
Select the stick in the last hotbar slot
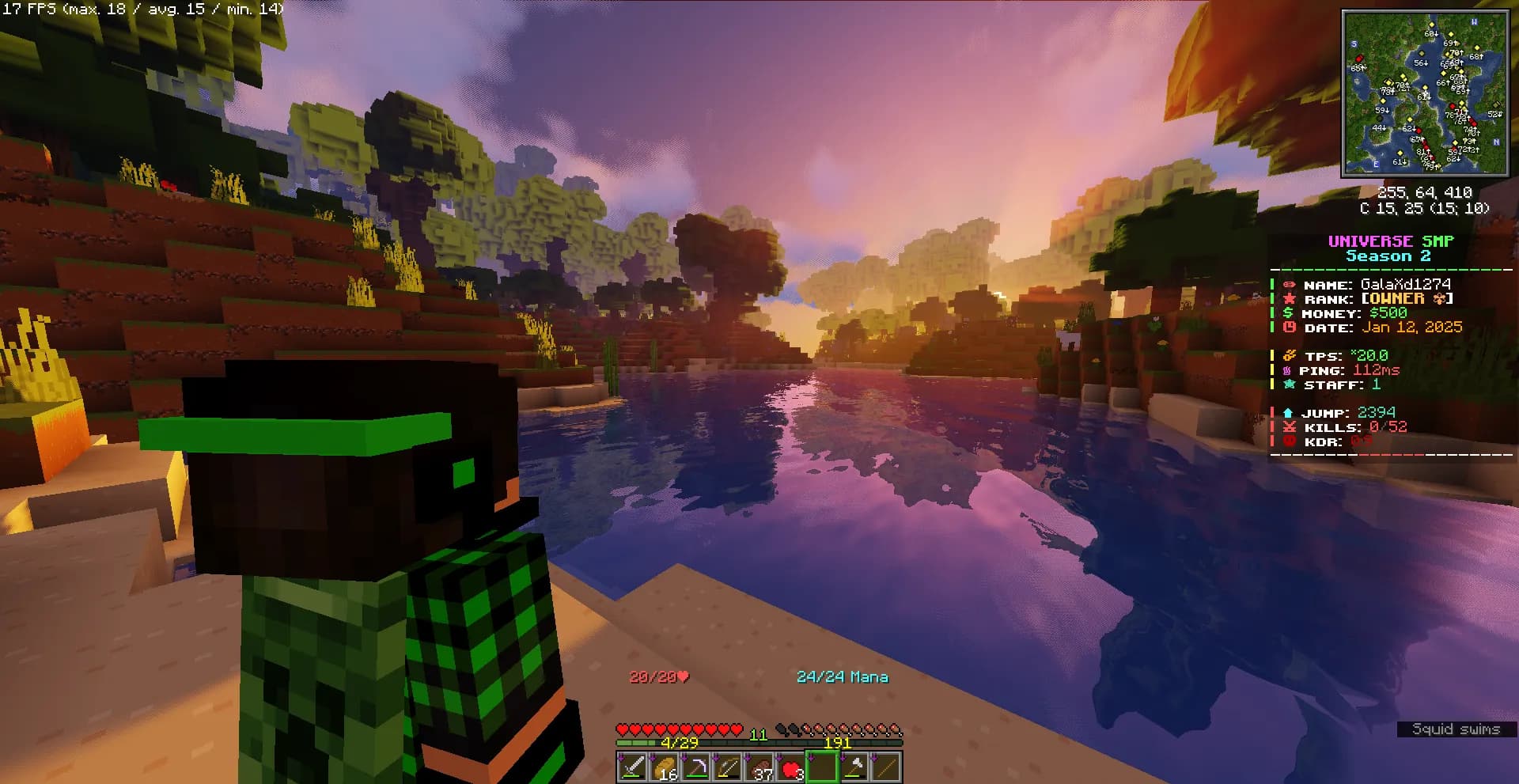(885, 767)
